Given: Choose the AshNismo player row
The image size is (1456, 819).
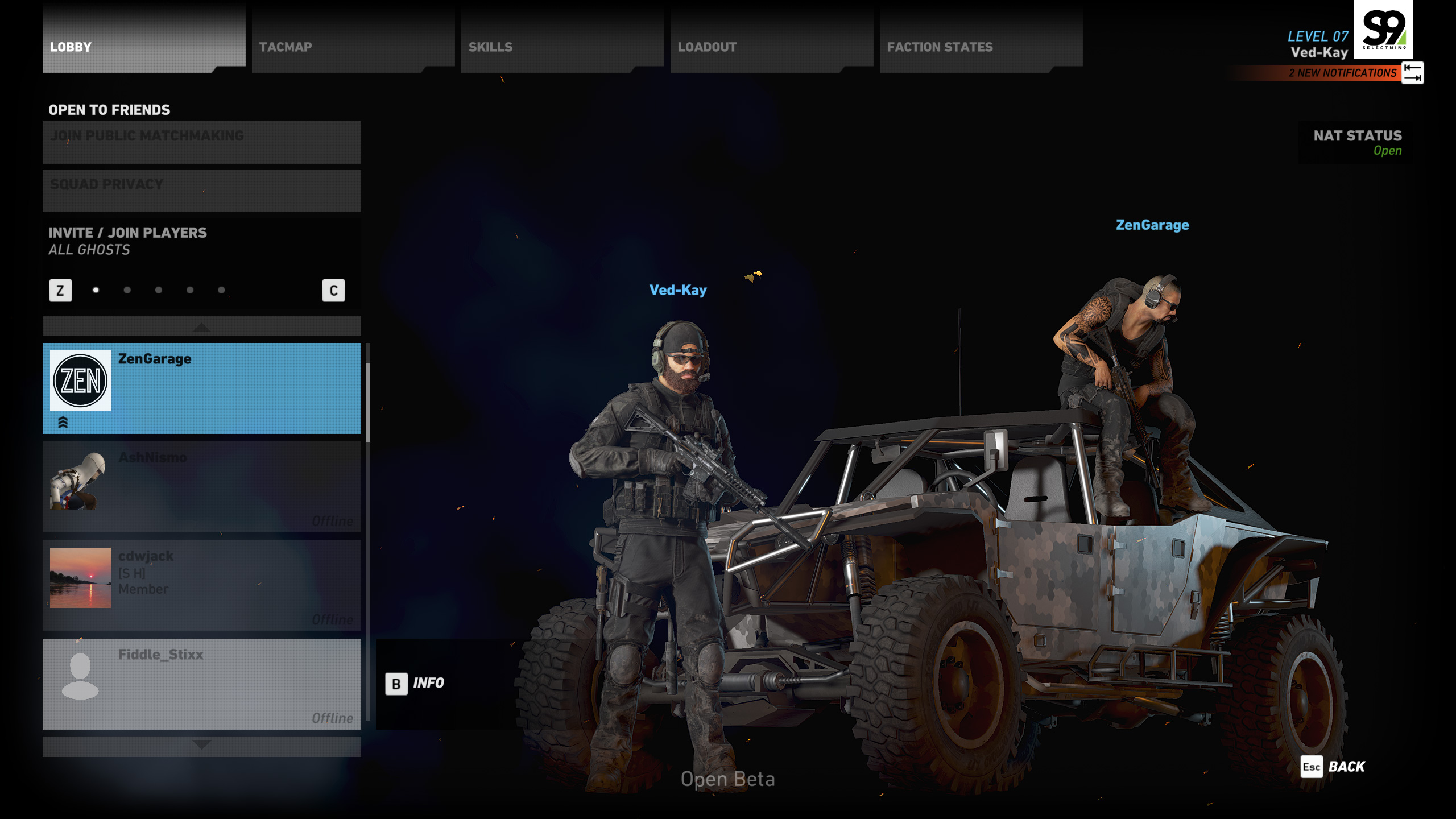Looking at the screenshot, I should [201, 487].
